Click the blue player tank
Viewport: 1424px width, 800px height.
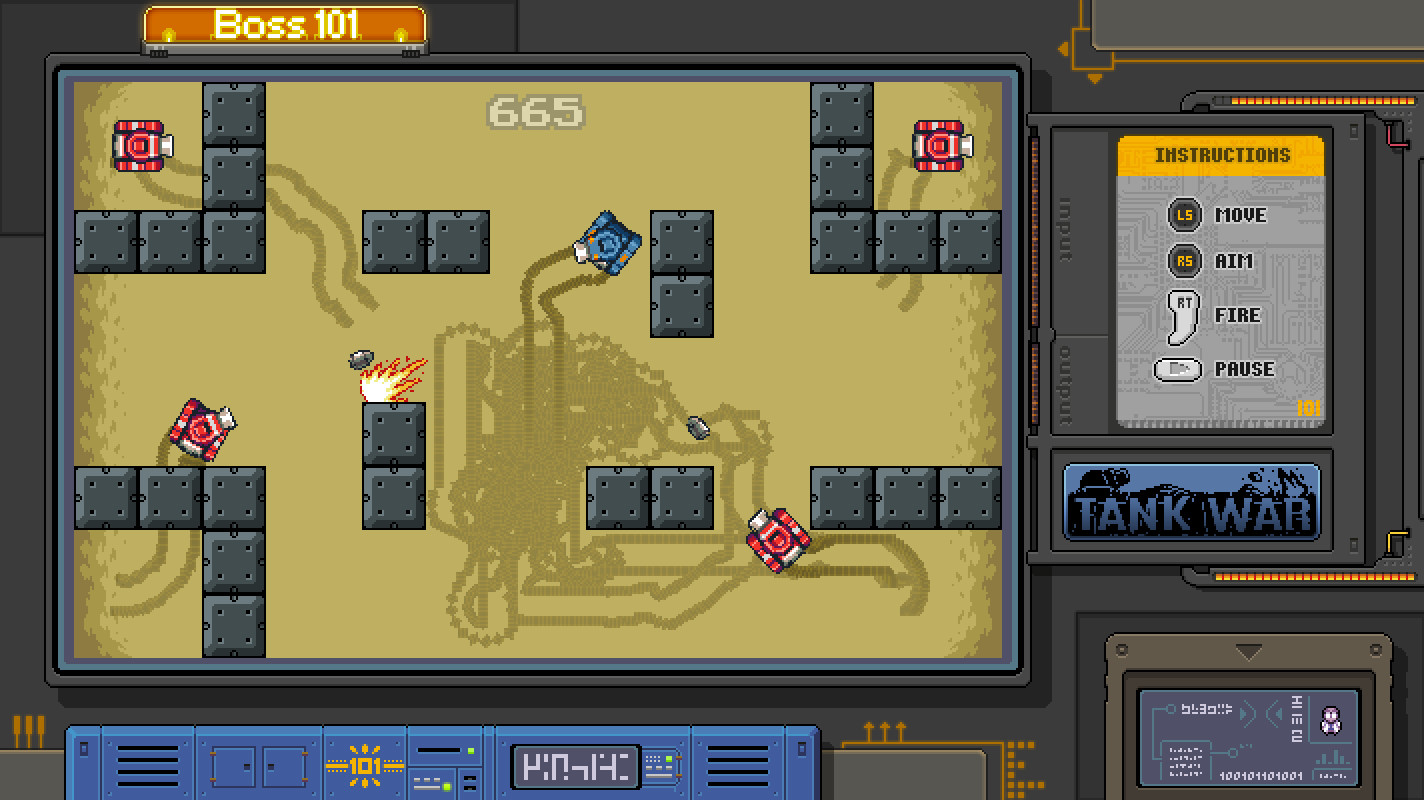[607, 243]
